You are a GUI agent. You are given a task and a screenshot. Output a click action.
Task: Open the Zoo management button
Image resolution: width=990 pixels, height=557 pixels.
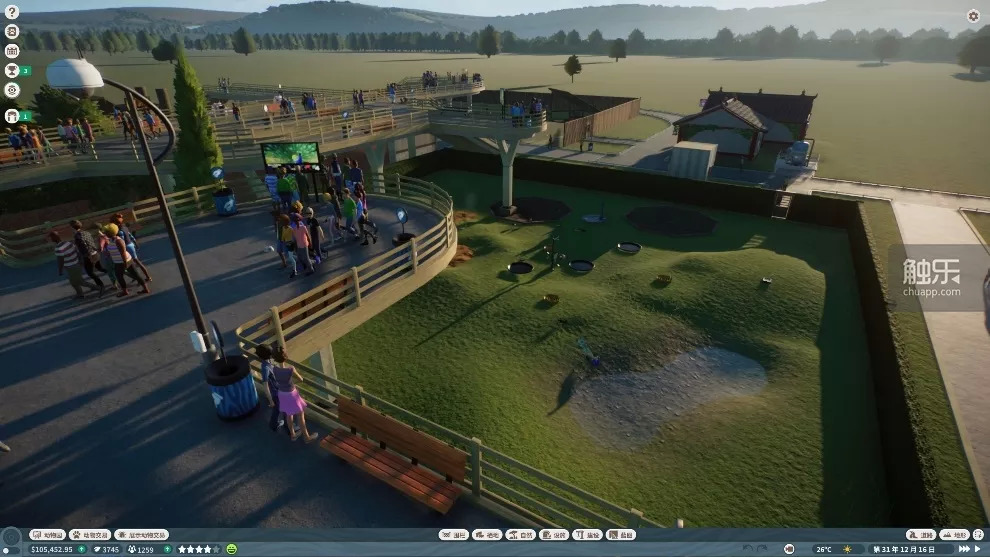pos(46,535)
